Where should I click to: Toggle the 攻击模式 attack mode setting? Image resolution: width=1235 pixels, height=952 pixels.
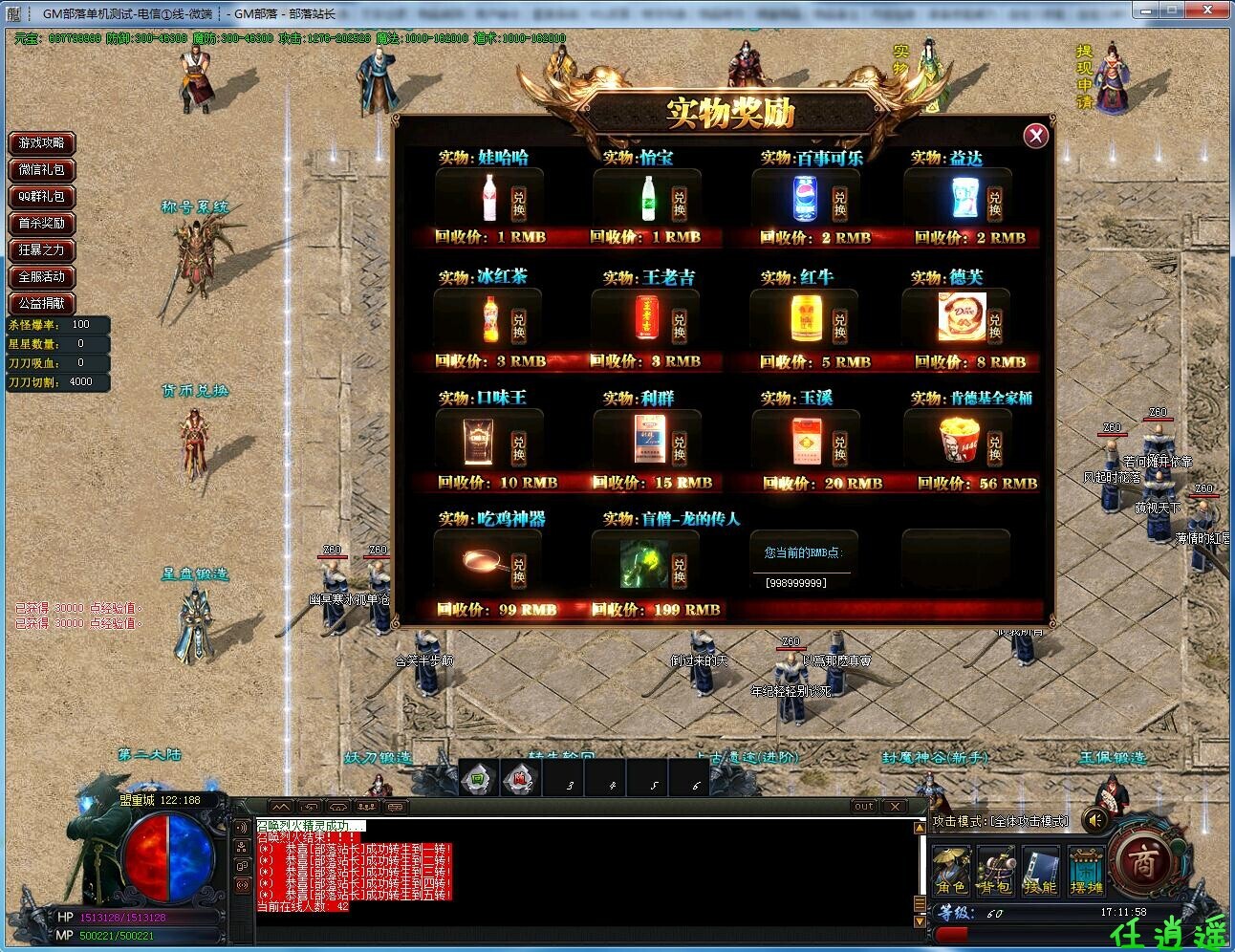[x=1000, y=821]
